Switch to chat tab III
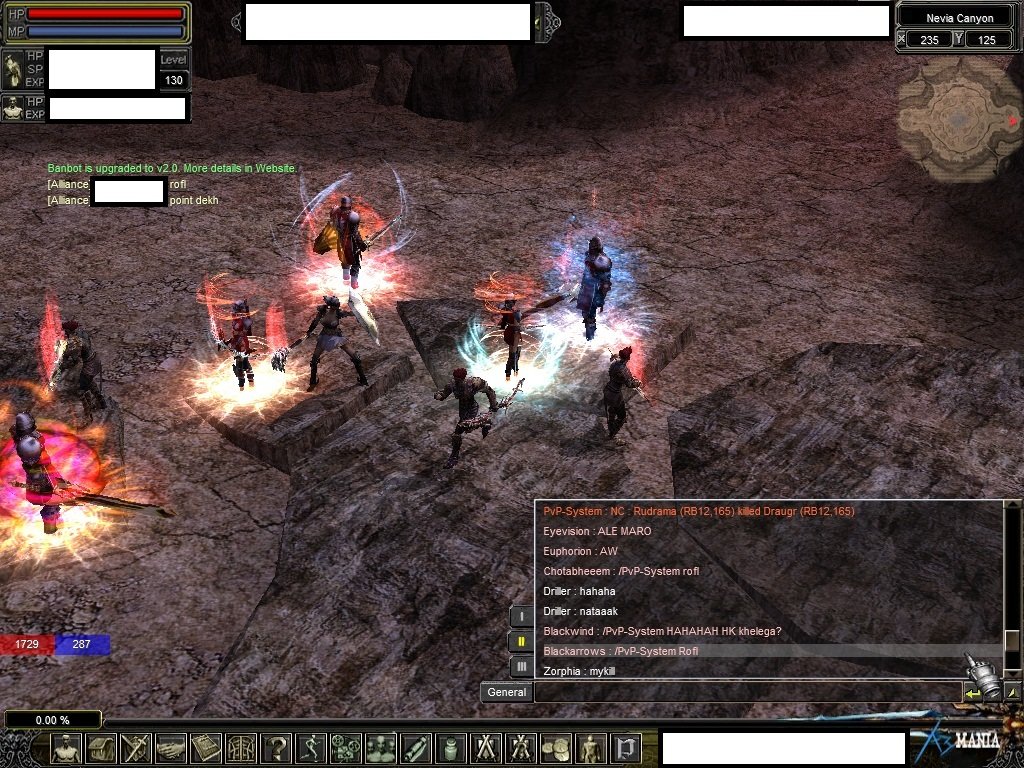The width and height of the screenshot is (1024, 768). [521, 665]
